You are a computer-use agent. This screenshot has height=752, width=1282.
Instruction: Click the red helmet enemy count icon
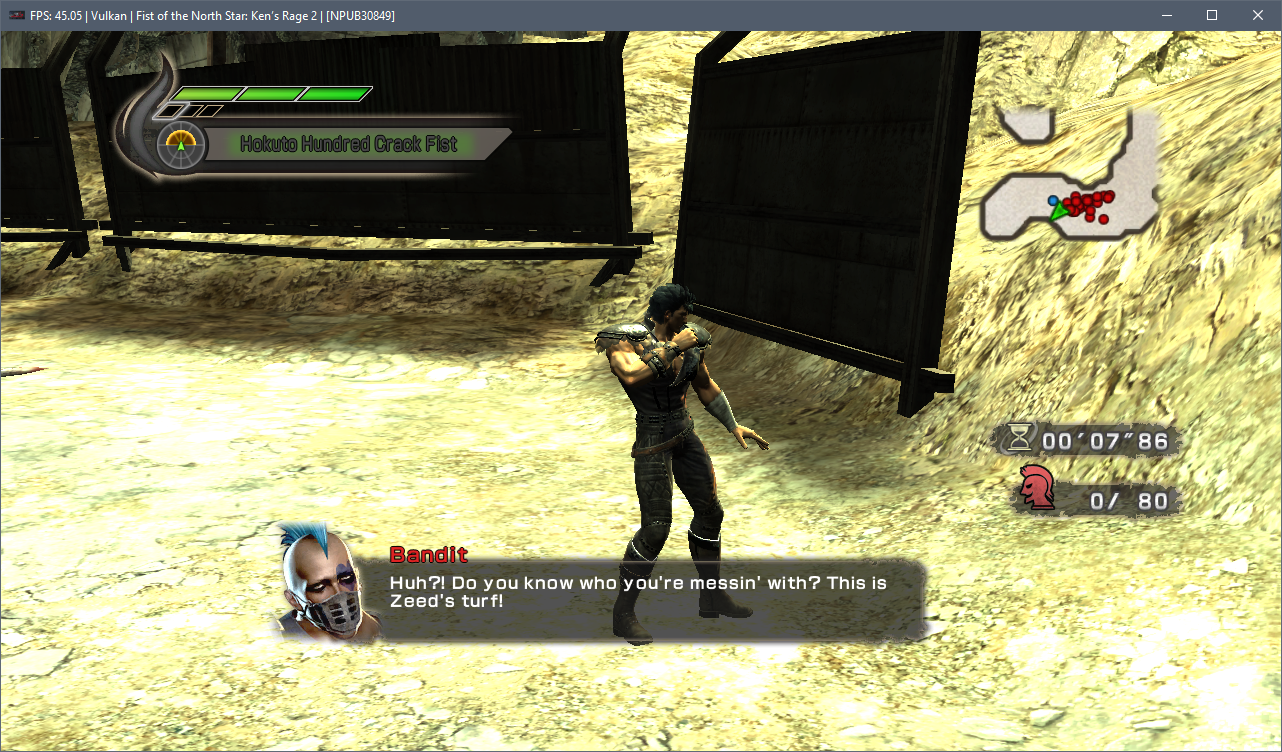pyautogui.click(x=1037, y=489)
